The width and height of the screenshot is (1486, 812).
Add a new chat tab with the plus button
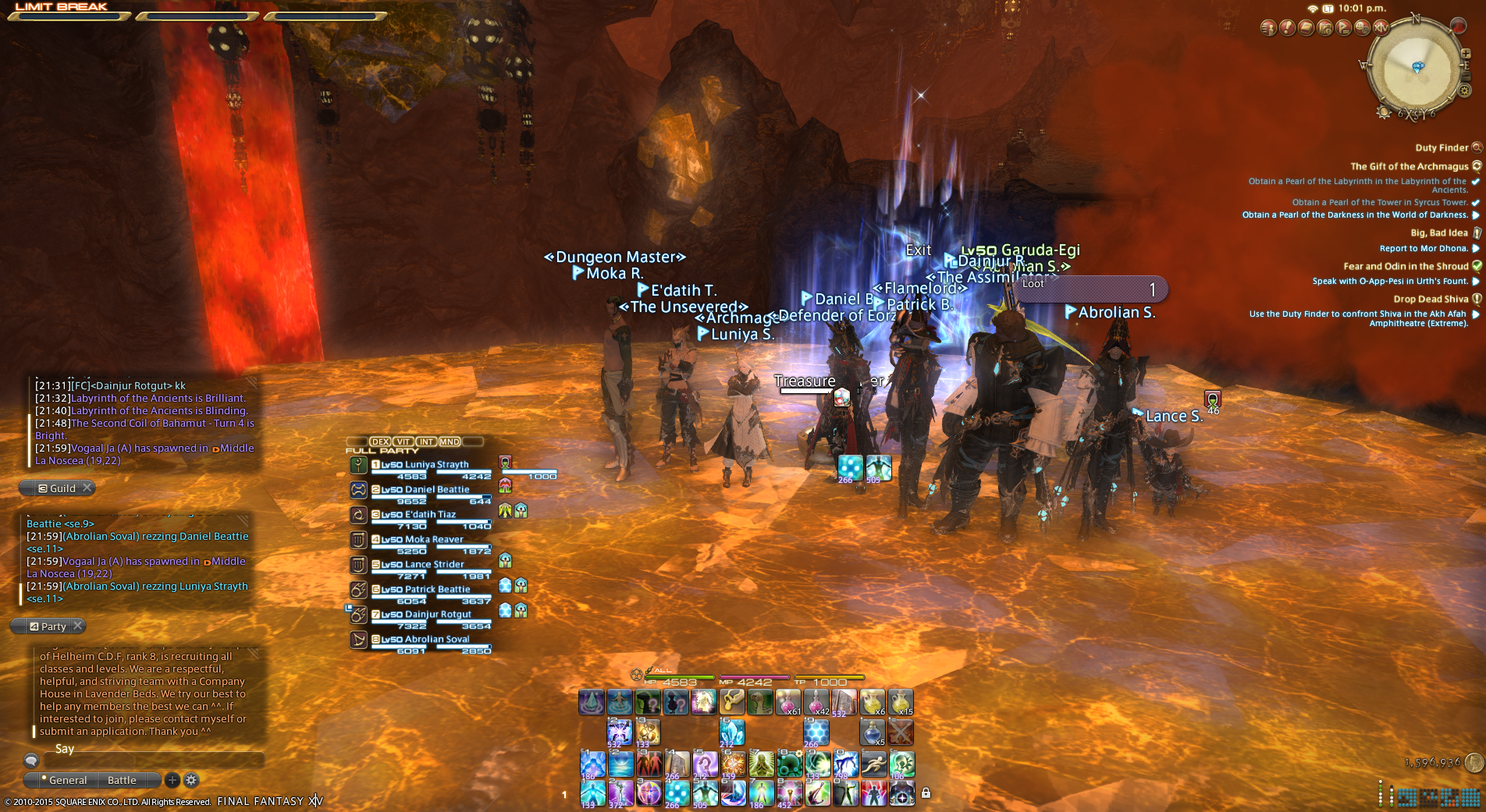point(172,780)
